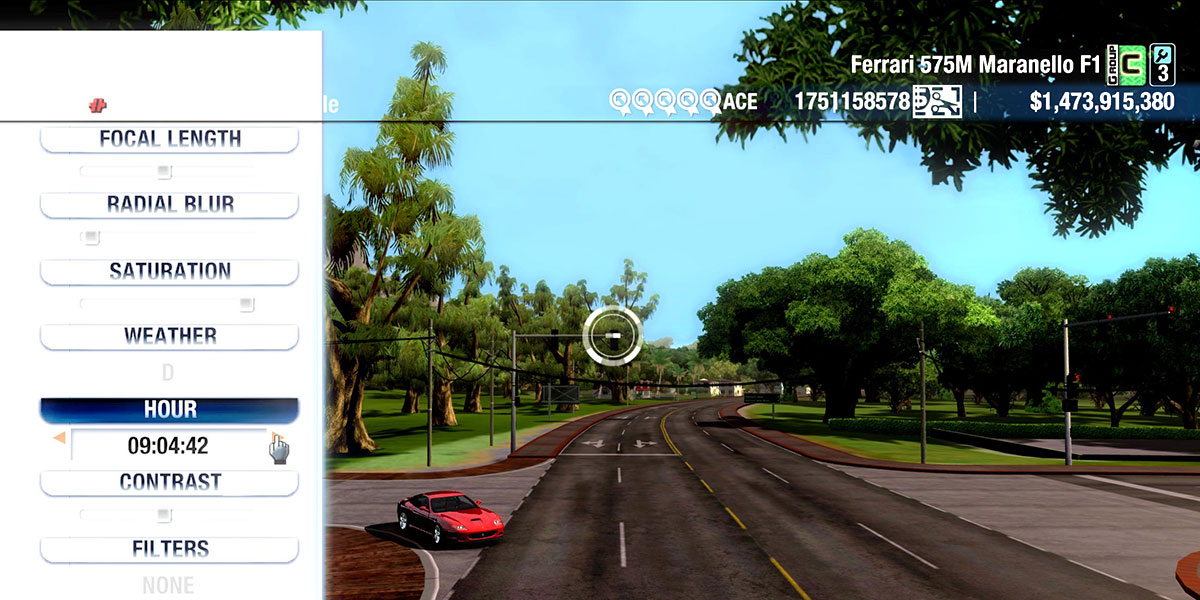Choose the Weather setting
The image size is (1200, 600).
[x=169, y=336]
